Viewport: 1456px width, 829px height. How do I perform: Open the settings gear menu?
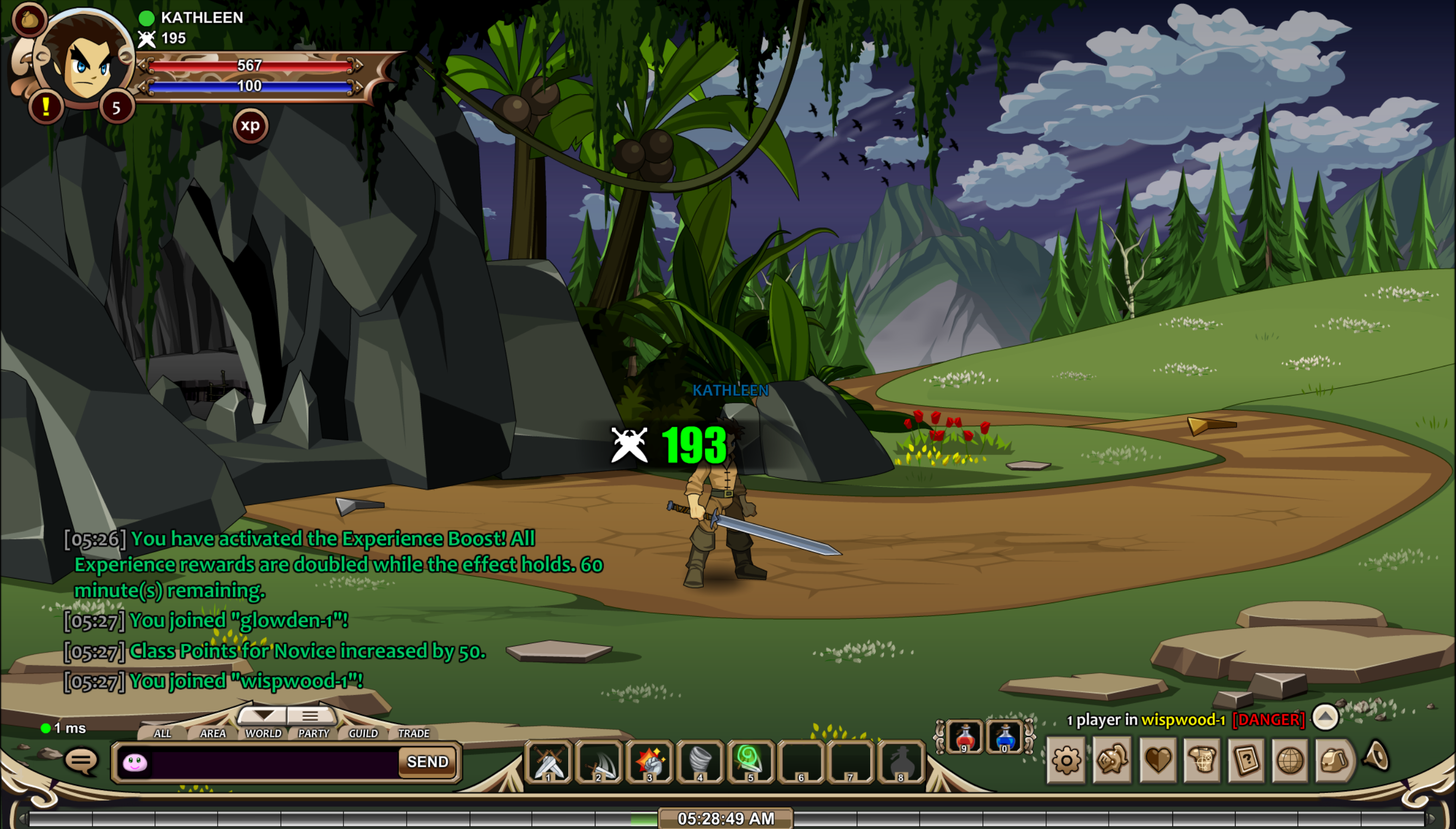point(1066,760)
